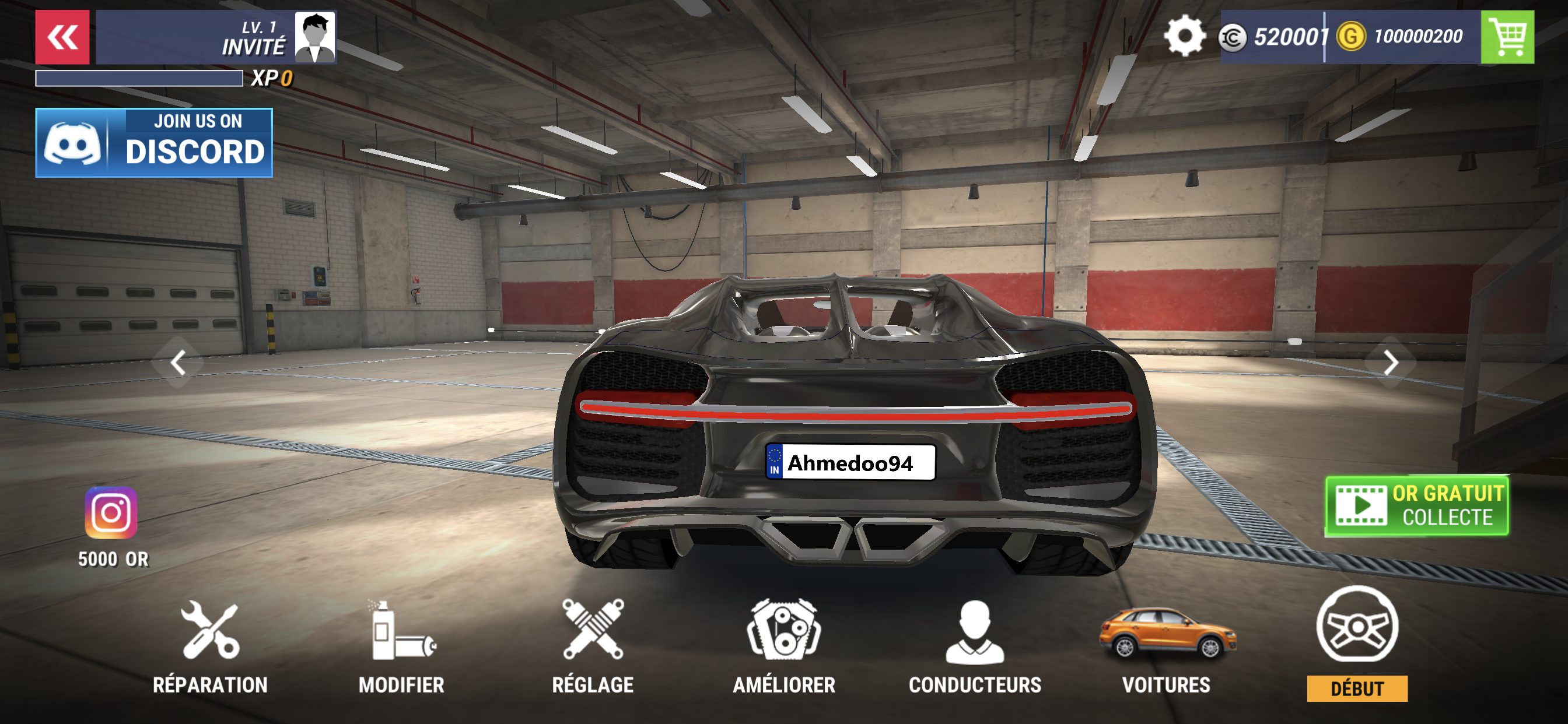This screenshot has width=1568, height=724.
Task: Browse the Voitures car list
Action: tap(1166, 646)
